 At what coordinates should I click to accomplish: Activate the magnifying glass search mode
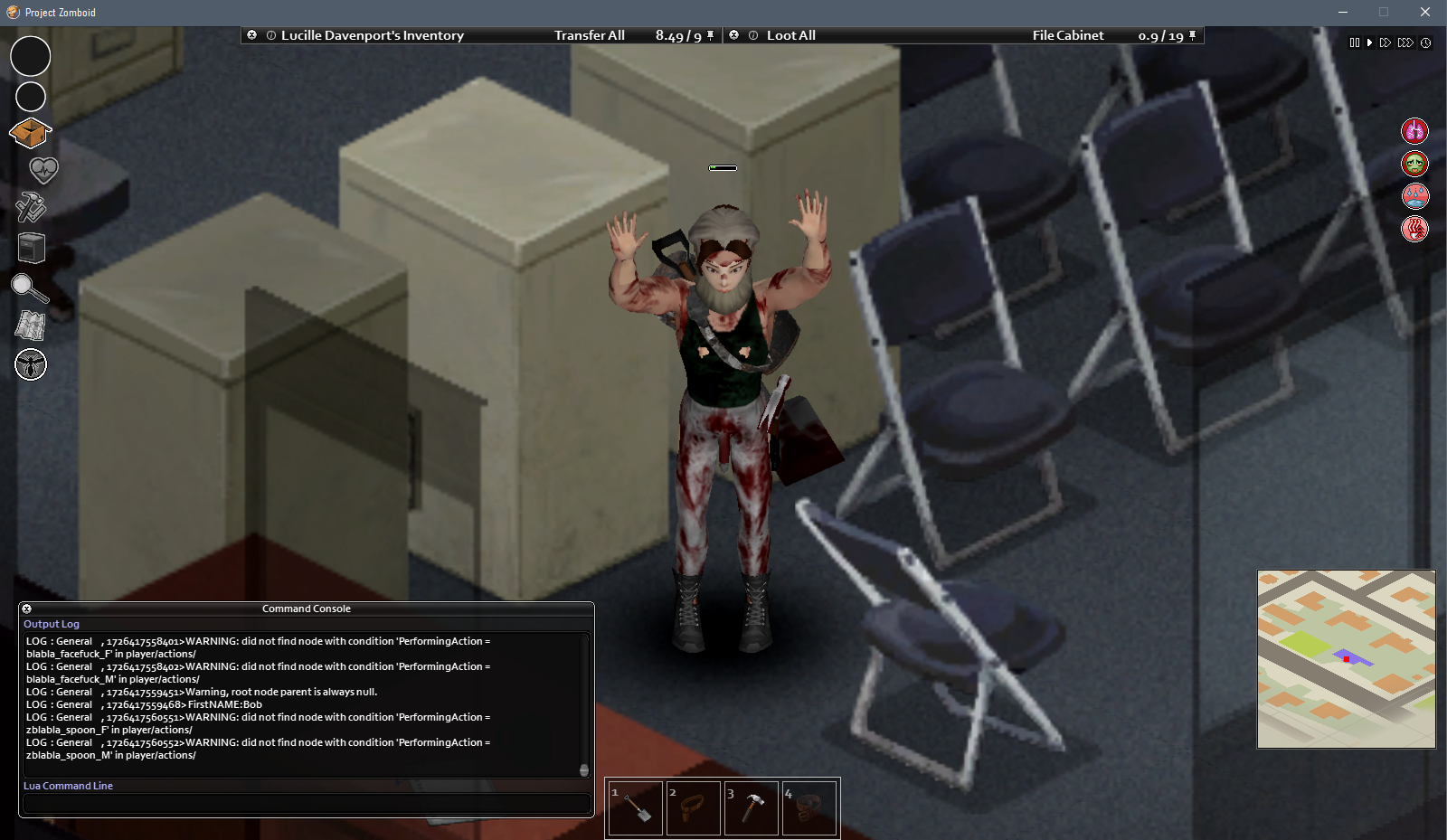[29, 288]
